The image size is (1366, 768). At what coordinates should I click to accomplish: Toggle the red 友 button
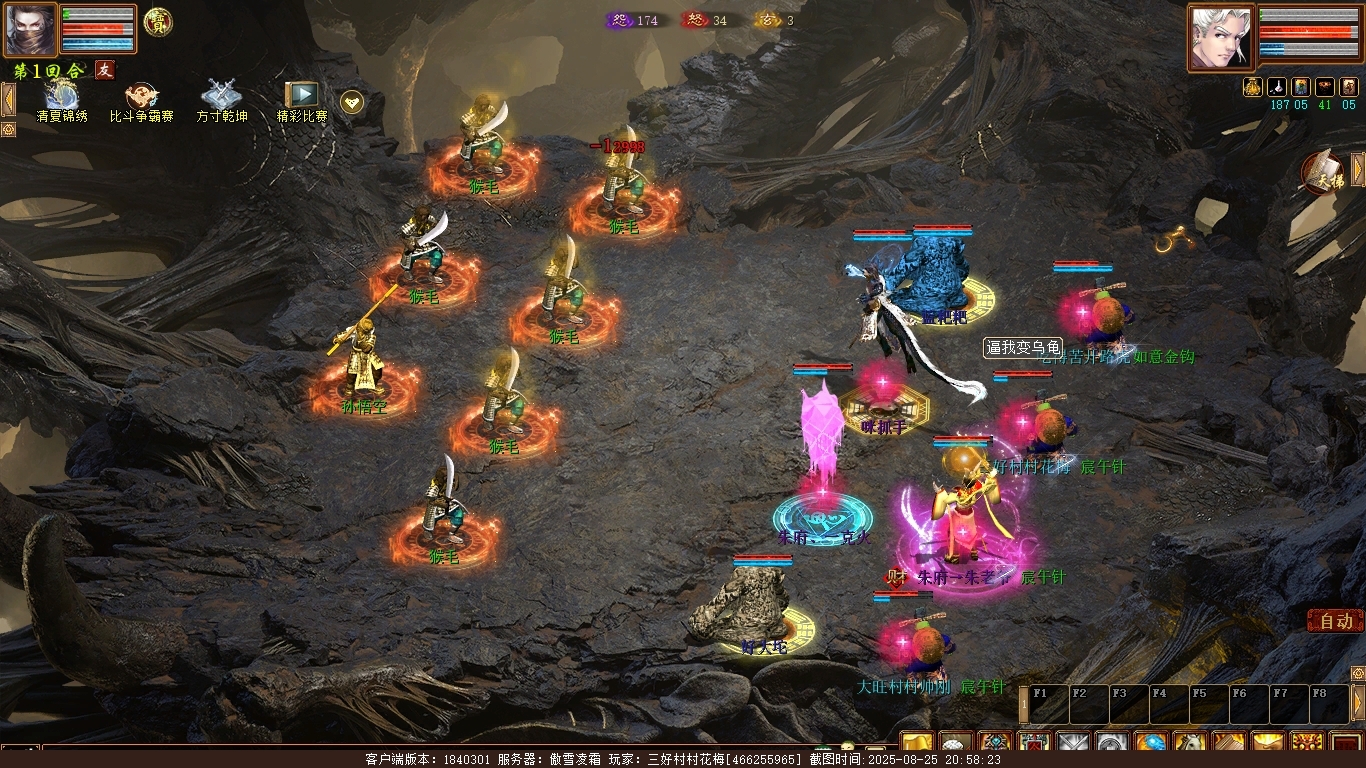[104, 70]
